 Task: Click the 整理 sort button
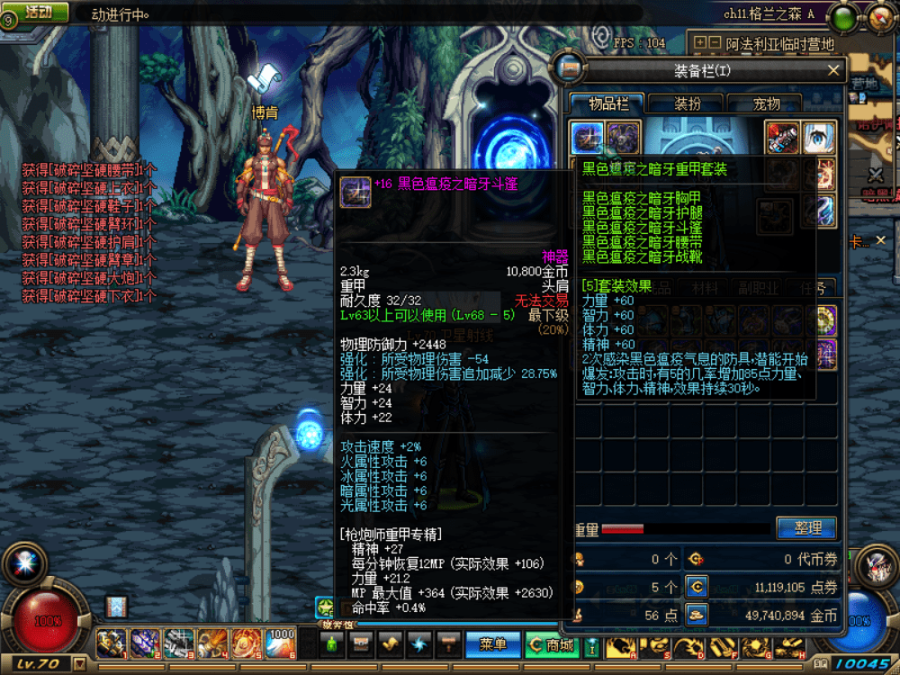[x=806, y=528]
